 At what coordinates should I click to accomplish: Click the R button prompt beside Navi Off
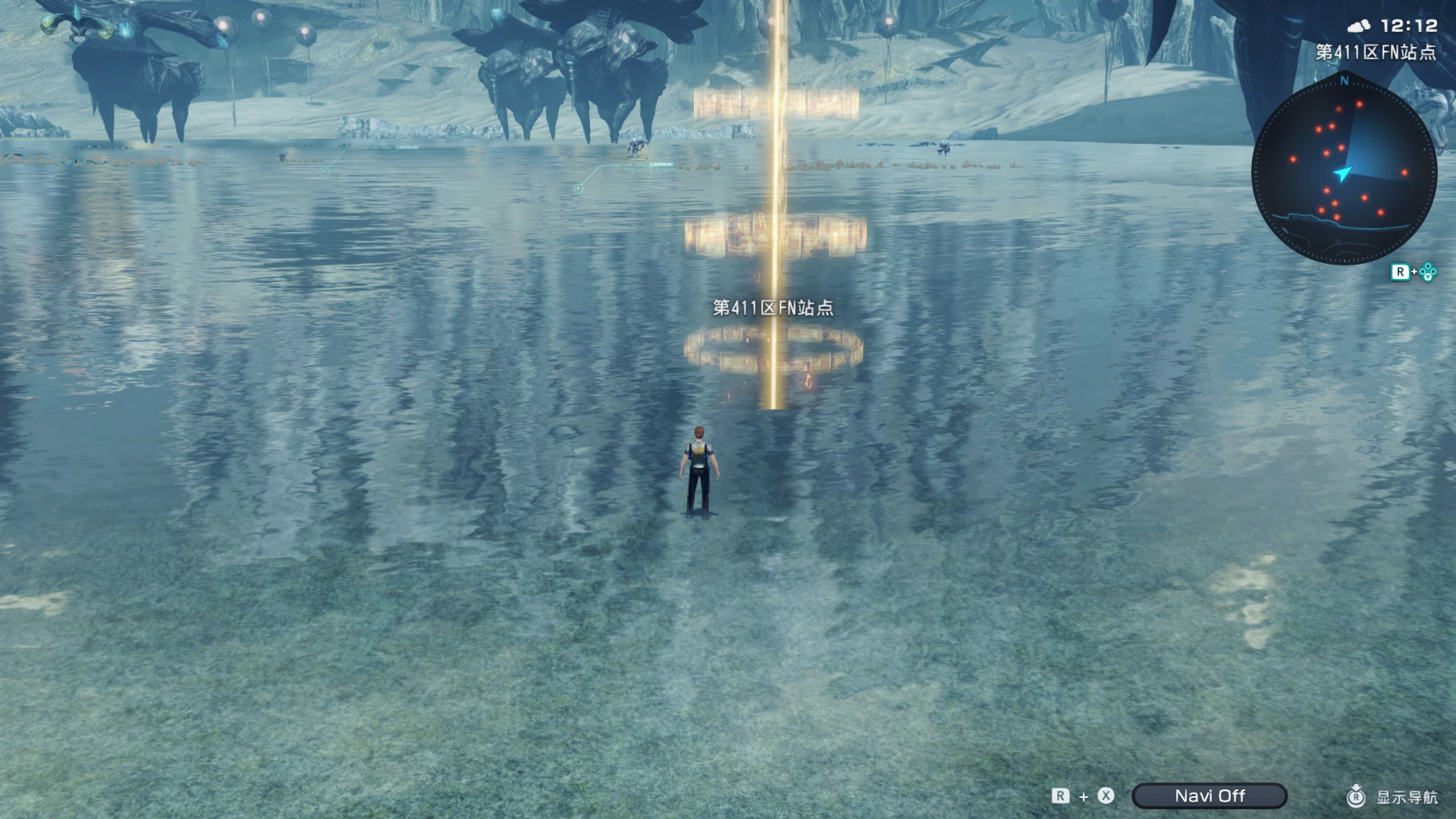pos(1060,795)
